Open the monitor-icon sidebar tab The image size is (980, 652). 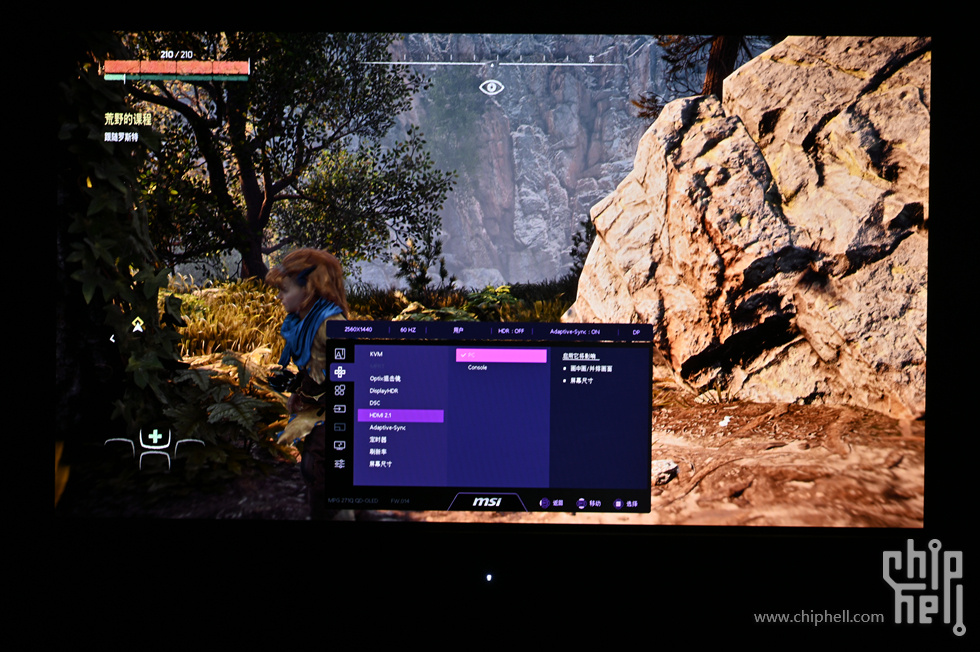[x=340, y=445]
